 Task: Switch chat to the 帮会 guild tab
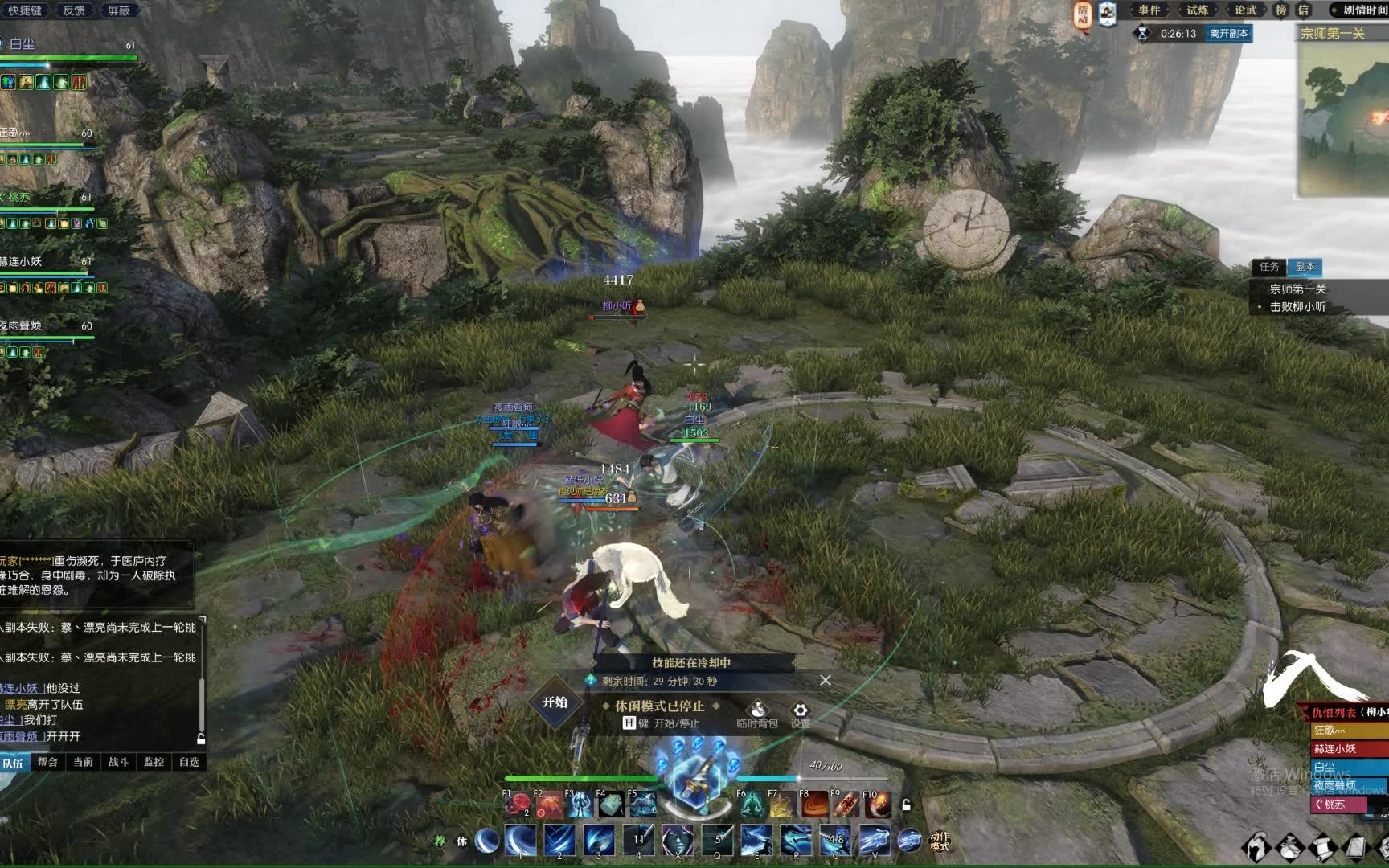[x=47, y=762]
